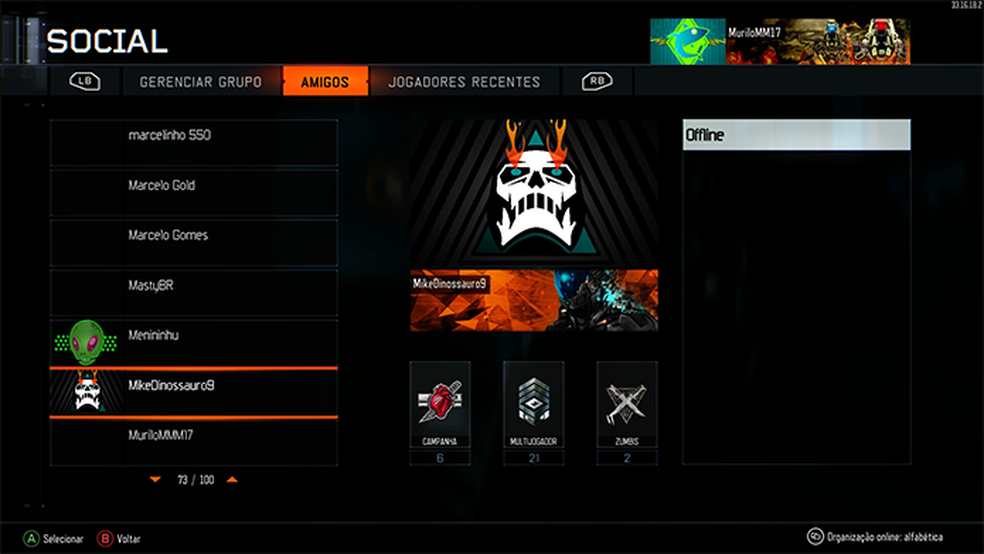The width and height of the screenshot is (984, 554).
Task: Select the Offline status entry
Action: 796,135
